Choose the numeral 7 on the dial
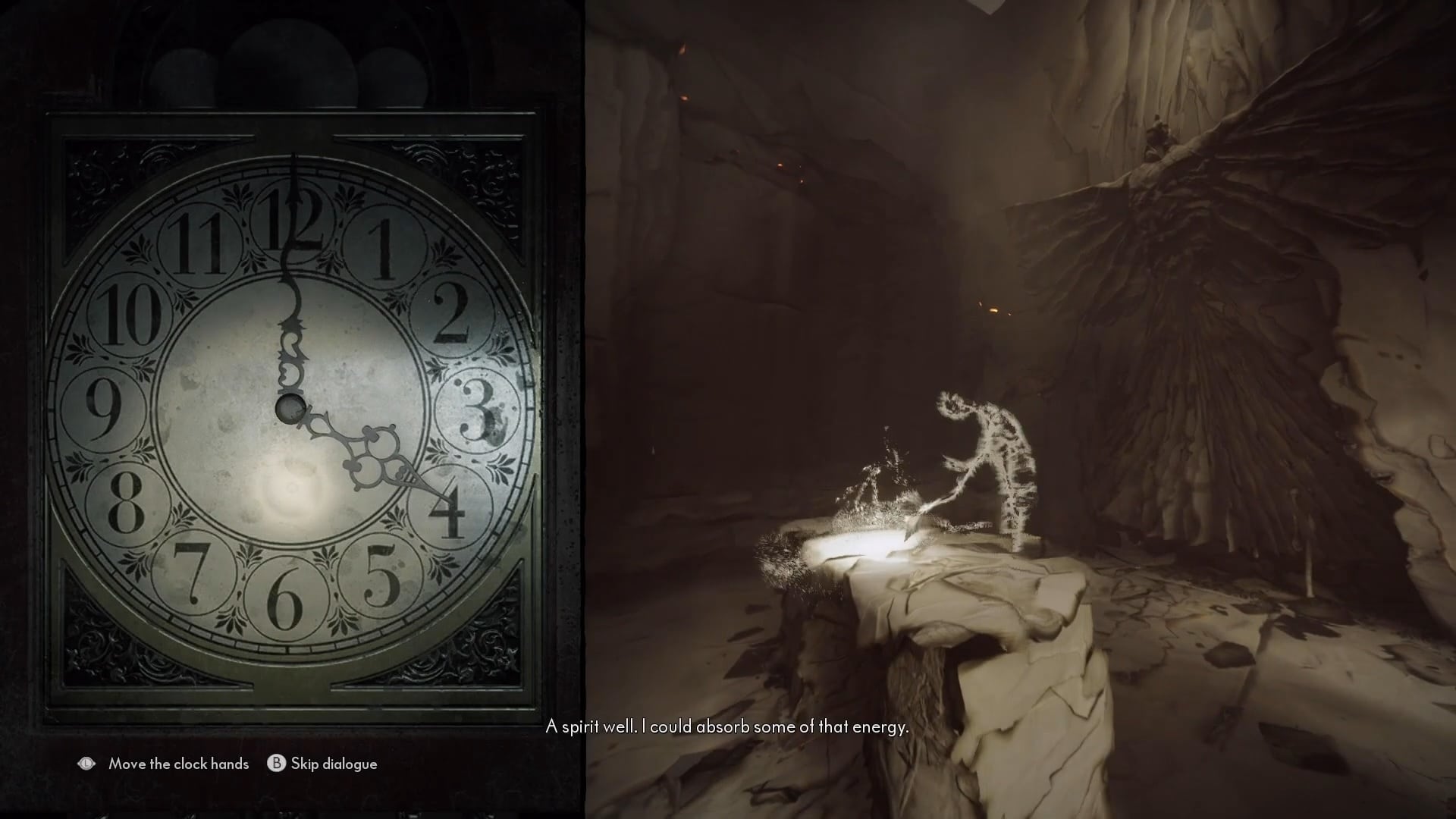 click(x=192, y=573)
